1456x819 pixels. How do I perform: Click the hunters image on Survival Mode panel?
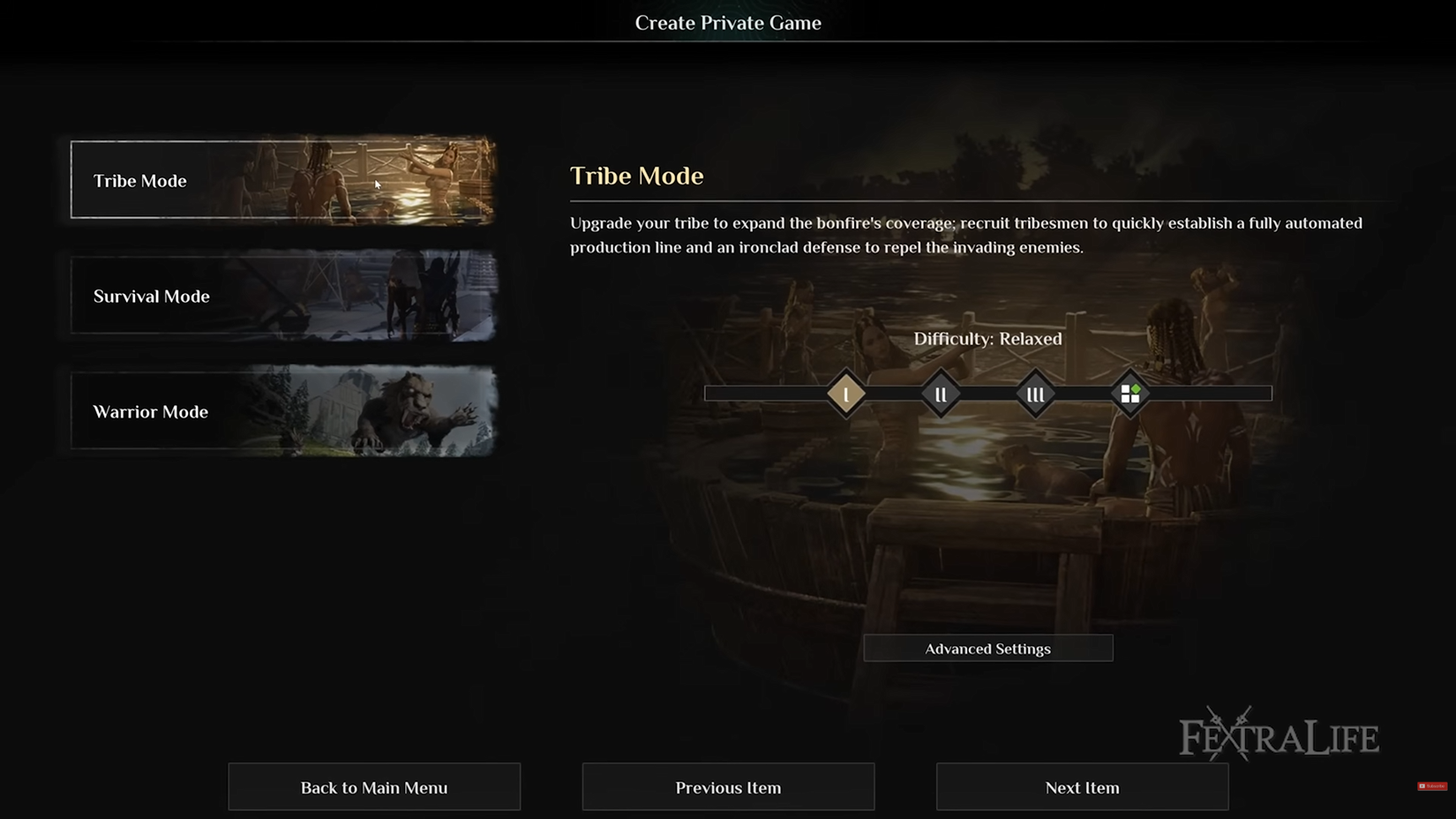click(x=415, y=297)
